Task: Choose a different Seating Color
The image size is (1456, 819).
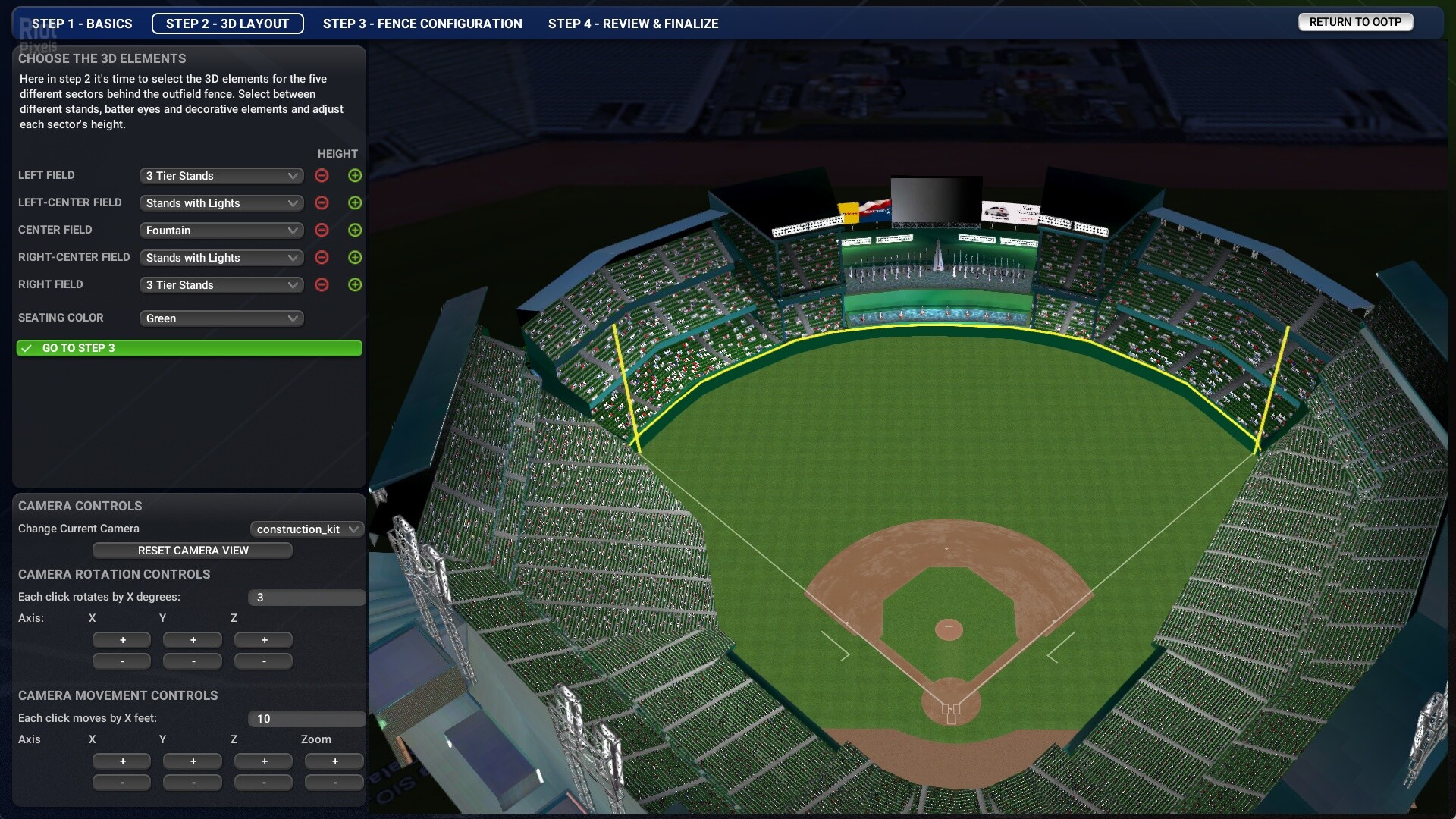Action: point(221,318)
